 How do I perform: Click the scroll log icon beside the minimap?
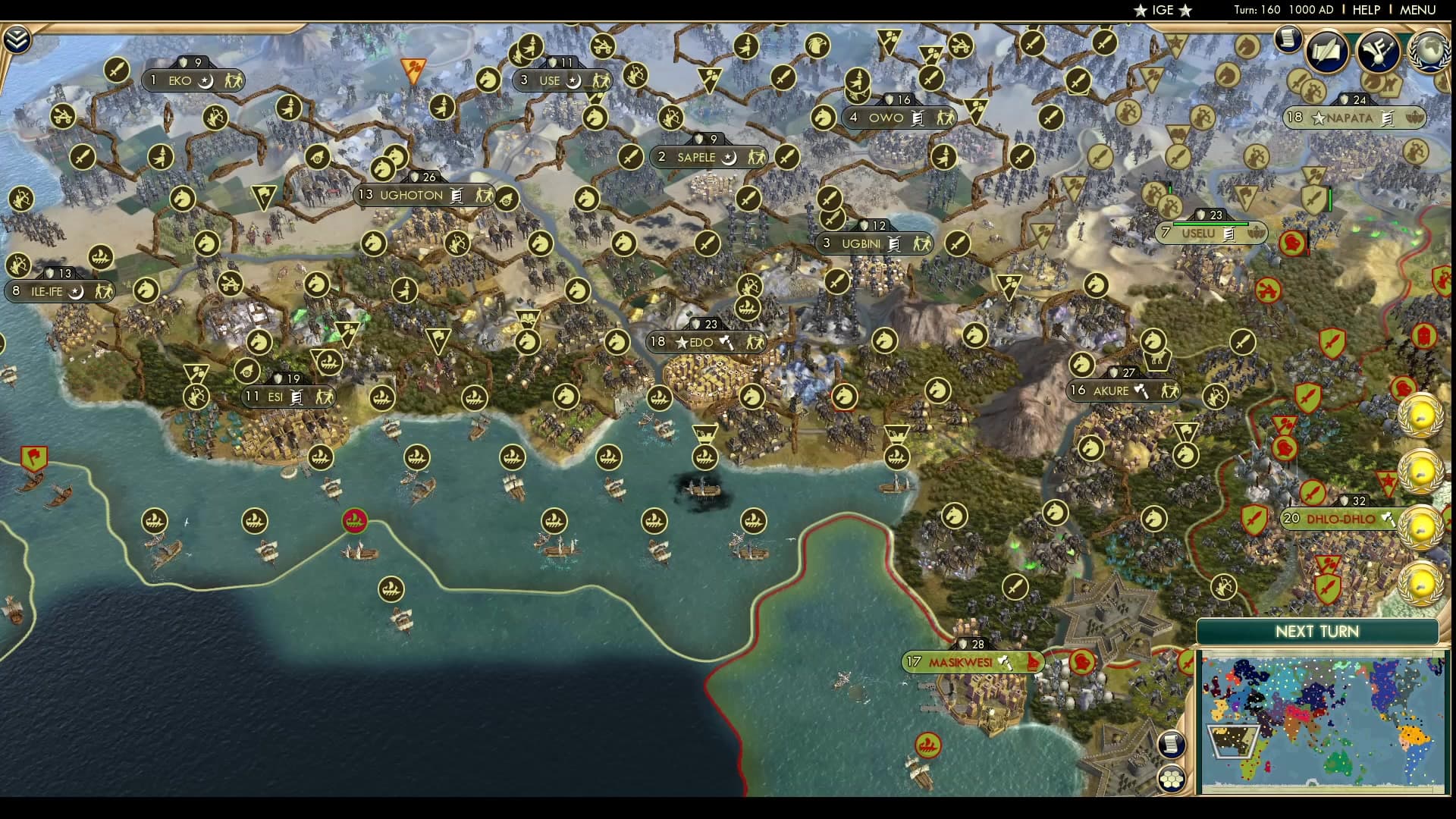[x=1172, y=744]
